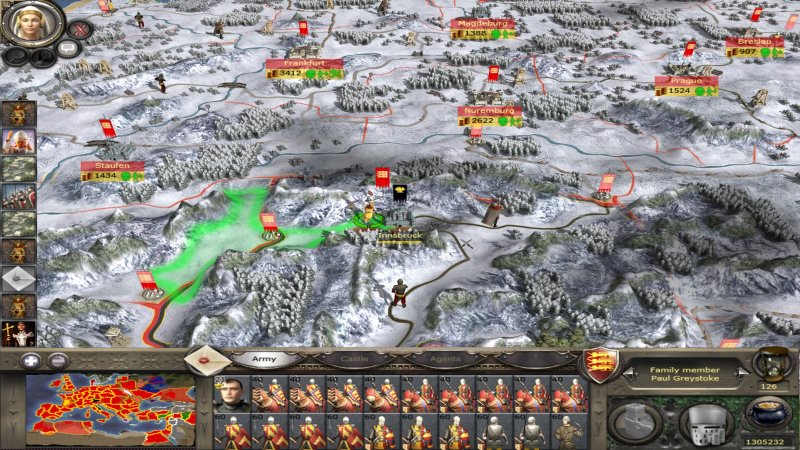Select general Paul Greystoke's portrait card
Screen dimensions: 800x450
228,394
